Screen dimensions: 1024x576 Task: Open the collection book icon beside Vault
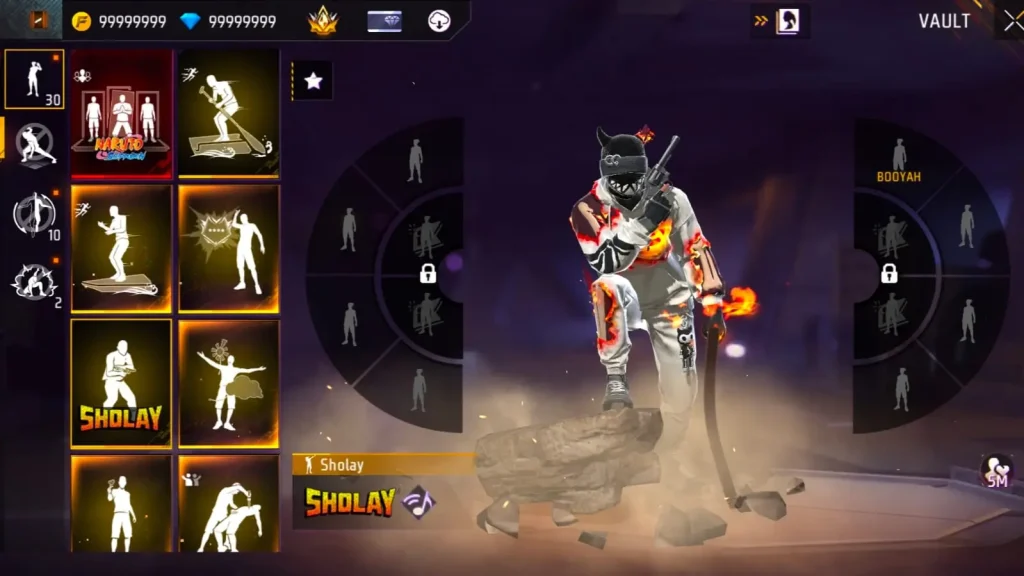pyautogui.click(x=787, y=21)
